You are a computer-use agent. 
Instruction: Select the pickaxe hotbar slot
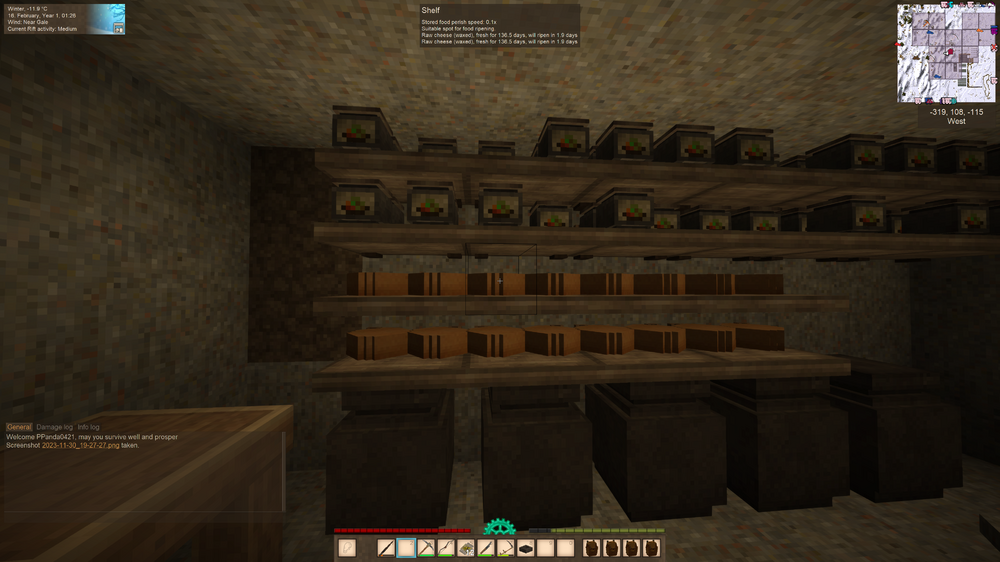[427, 548]
